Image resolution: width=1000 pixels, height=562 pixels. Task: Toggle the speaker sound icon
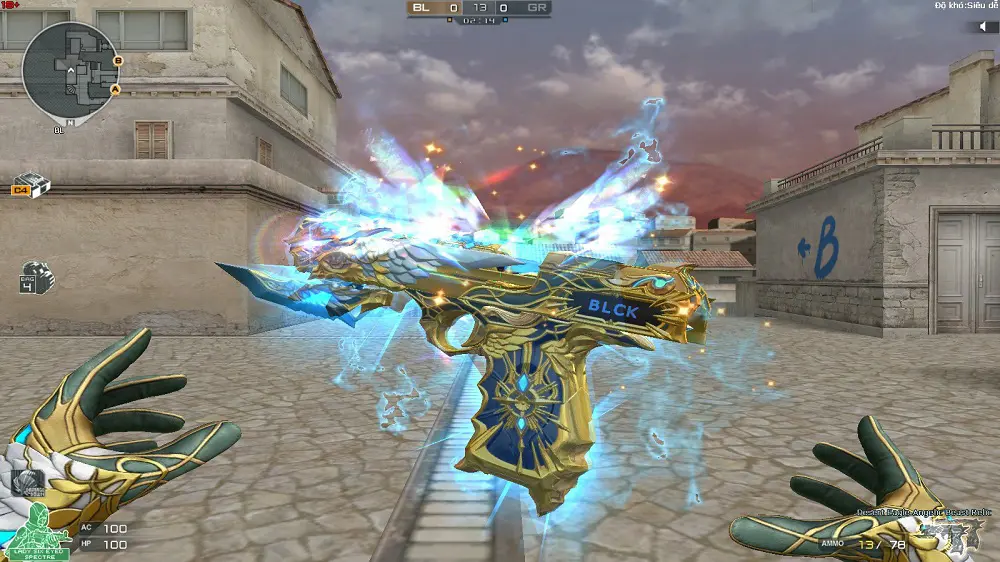(x=981, y=27)
